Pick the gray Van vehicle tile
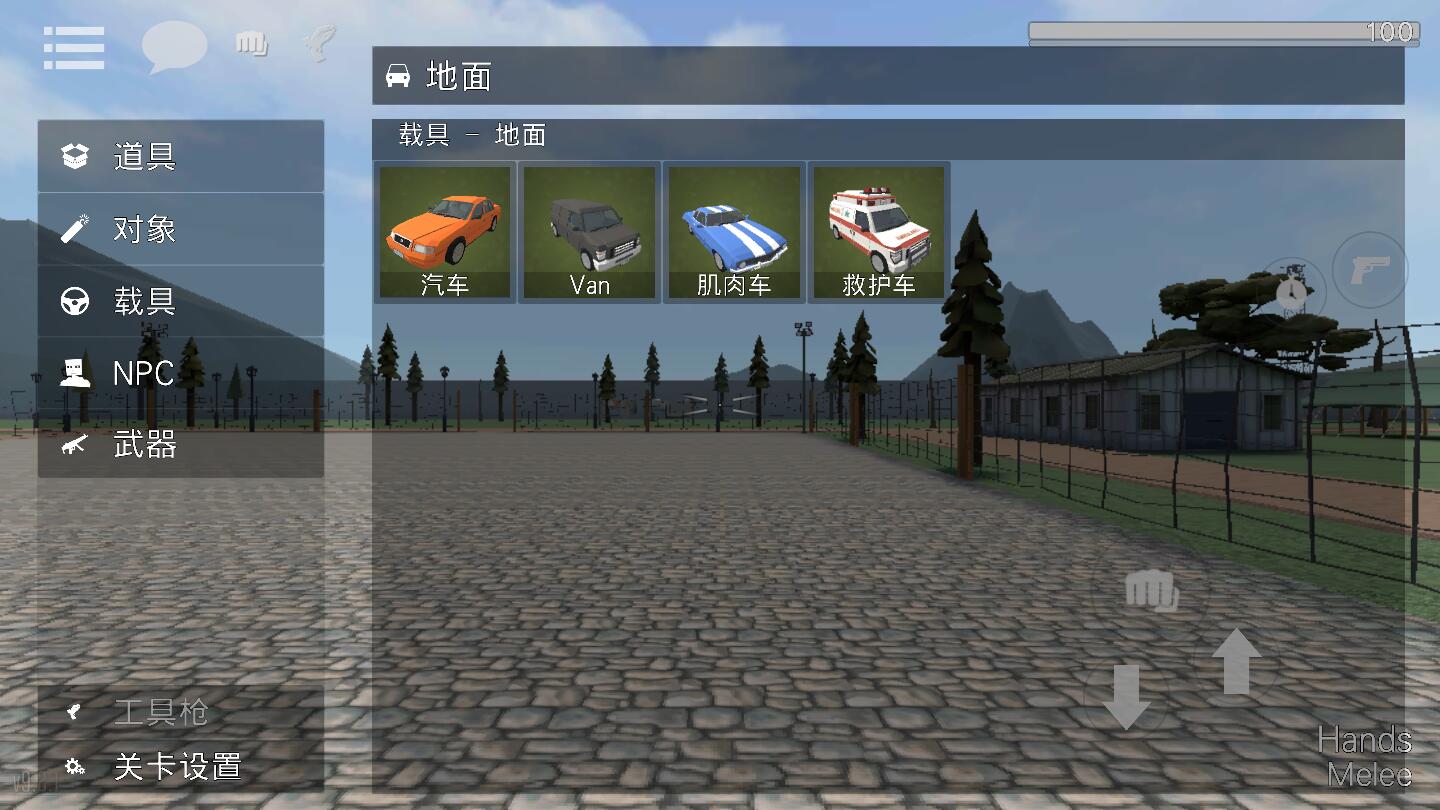Image resolution: width=1440 pixels, height=810 pixels. [x=590, y=232]
